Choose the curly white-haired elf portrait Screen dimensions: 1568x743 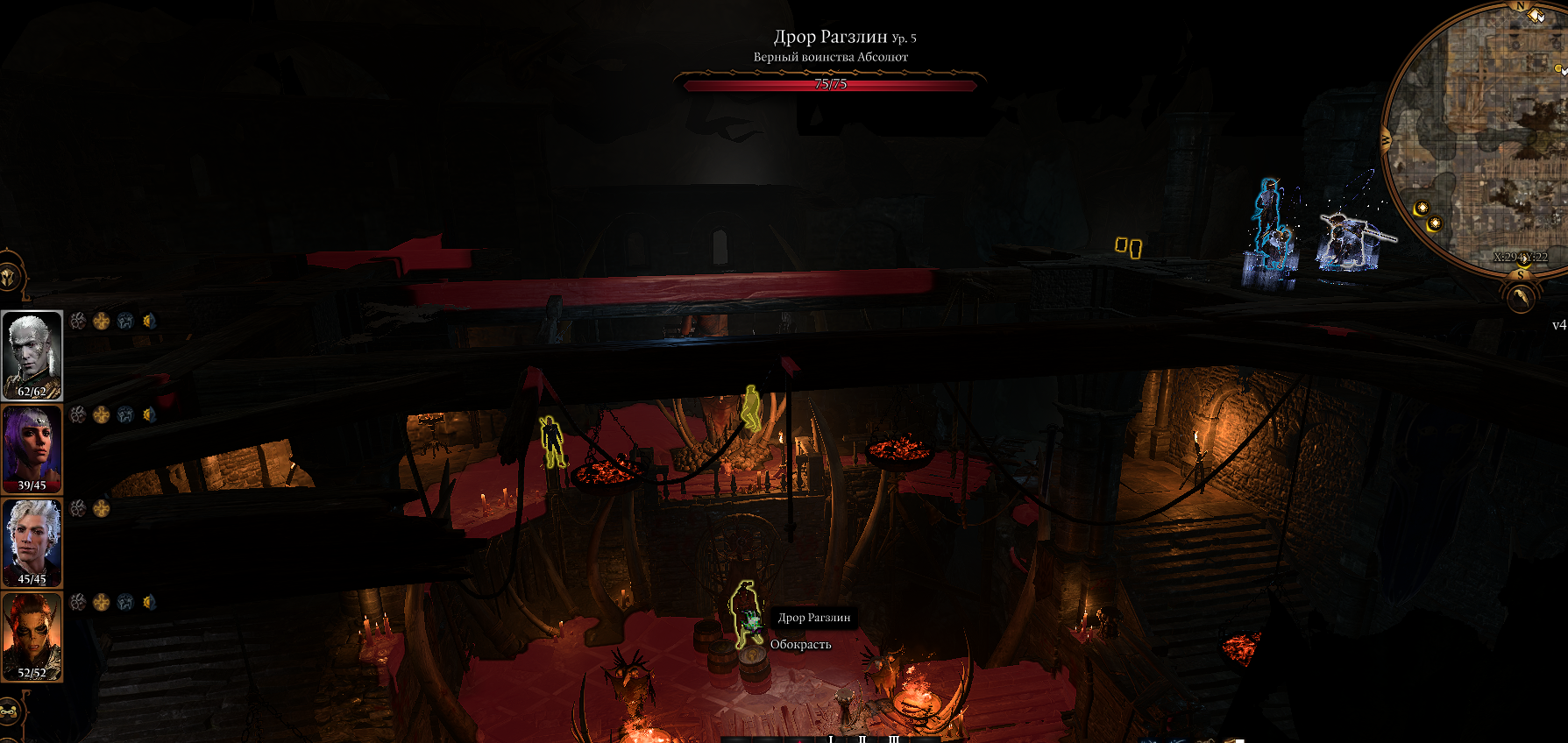[x=32, y=542]
